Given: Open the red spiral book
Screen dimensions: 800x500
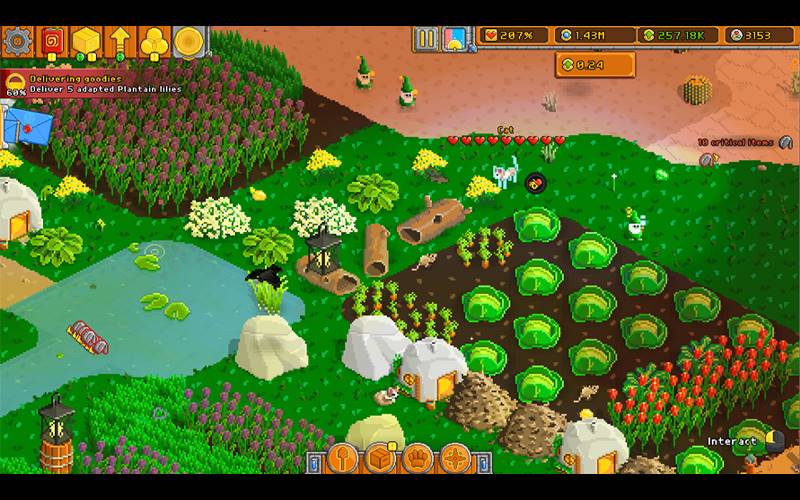Looking at the screenshot, I should coord(52,41).
